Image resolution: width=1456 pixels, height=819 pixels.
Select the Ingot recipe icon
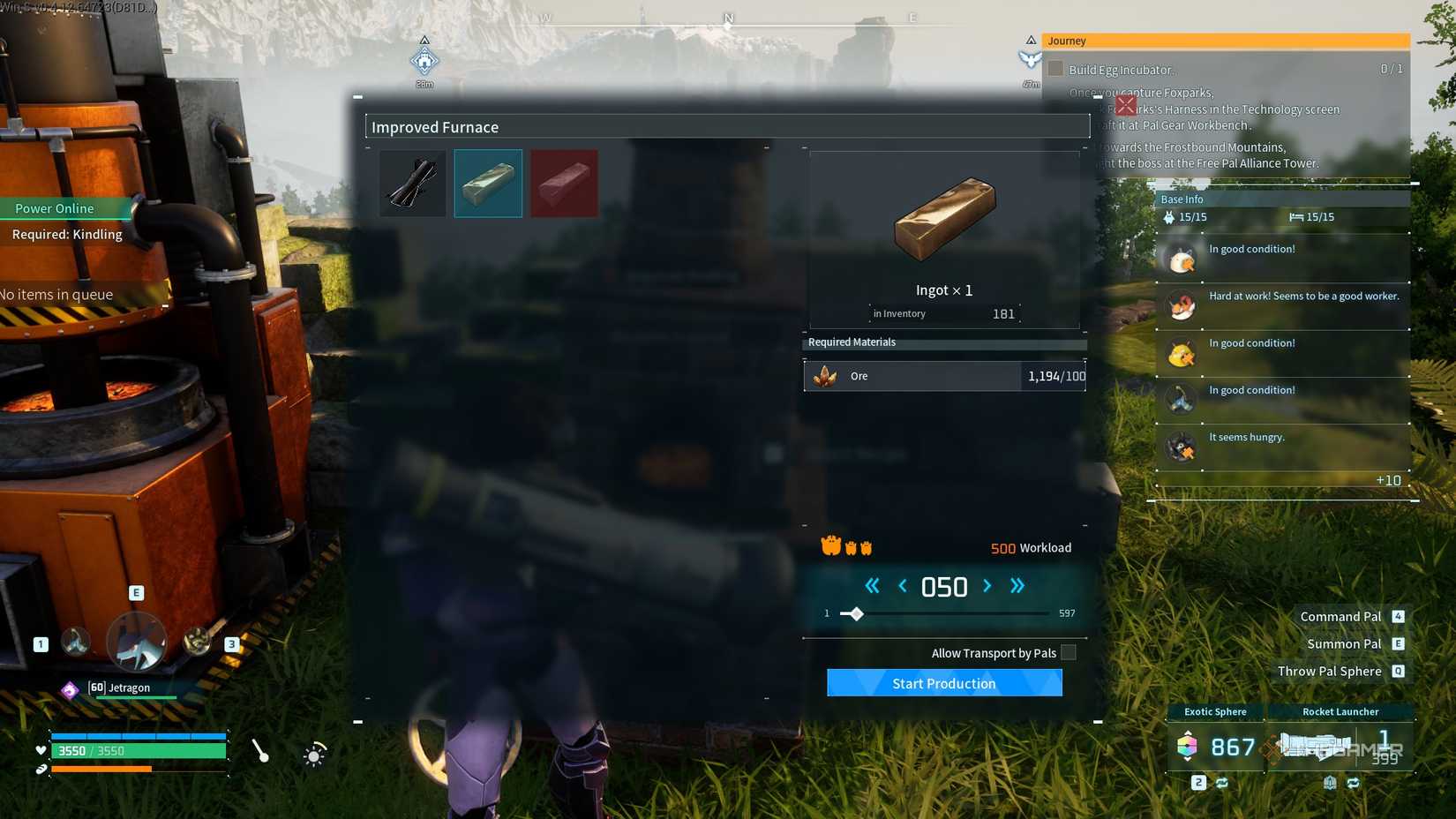[488, 183]
